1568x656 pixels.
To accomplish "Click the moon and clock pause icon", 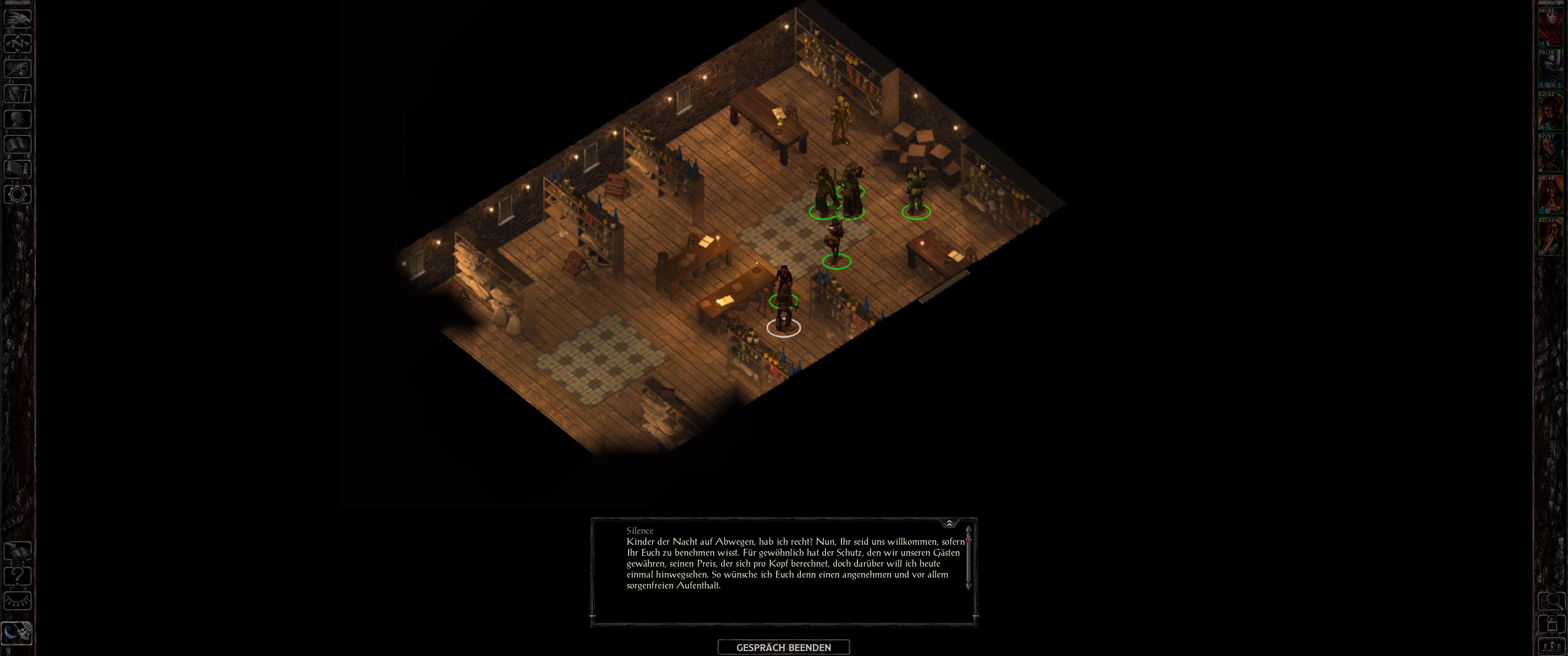I will click(16, 633).
